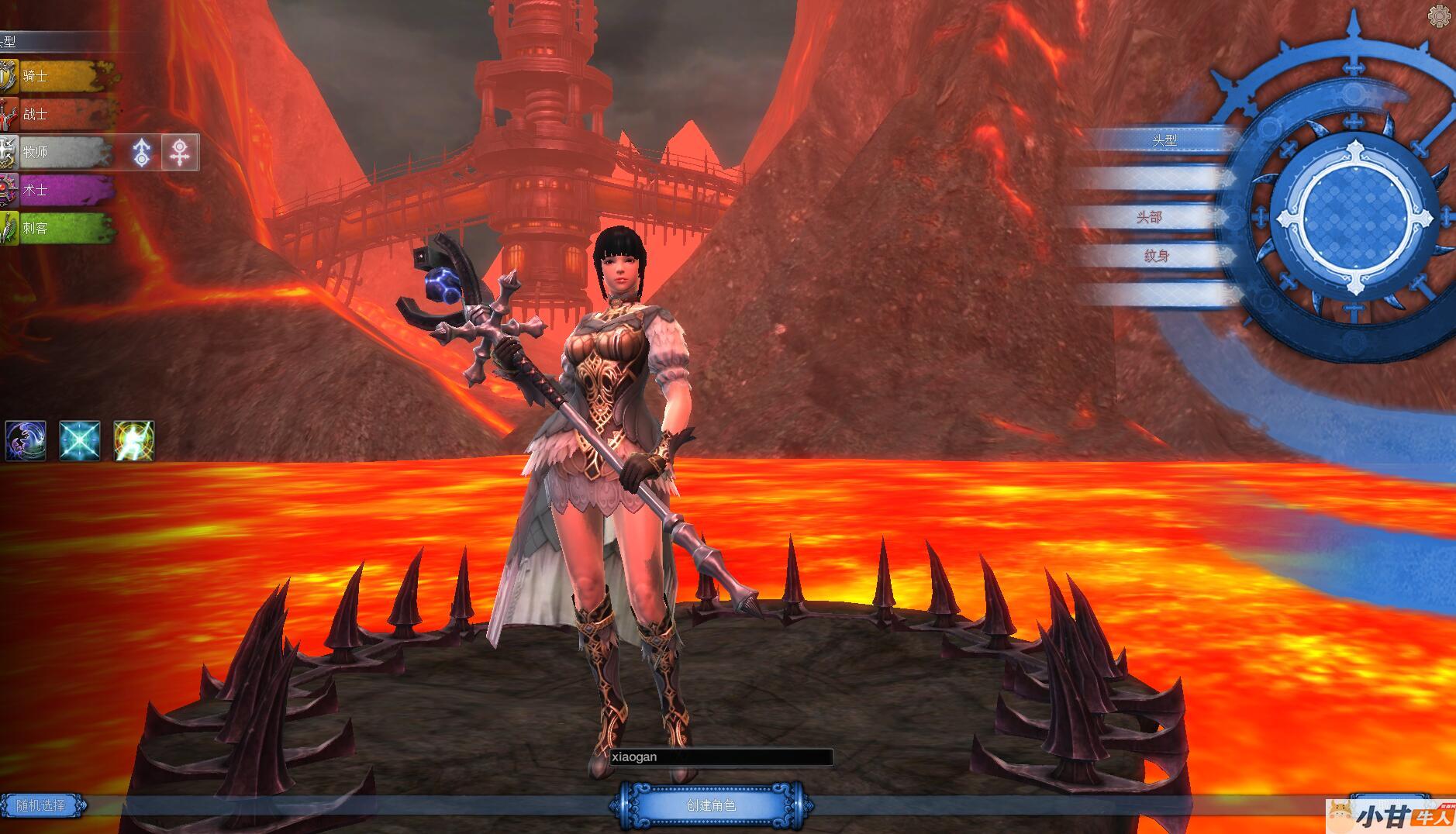Image resolution: width=1456 pixels, height=834 pixels.
Task: Choose the 战士 warrior class
Action: (x=58, y=114)
